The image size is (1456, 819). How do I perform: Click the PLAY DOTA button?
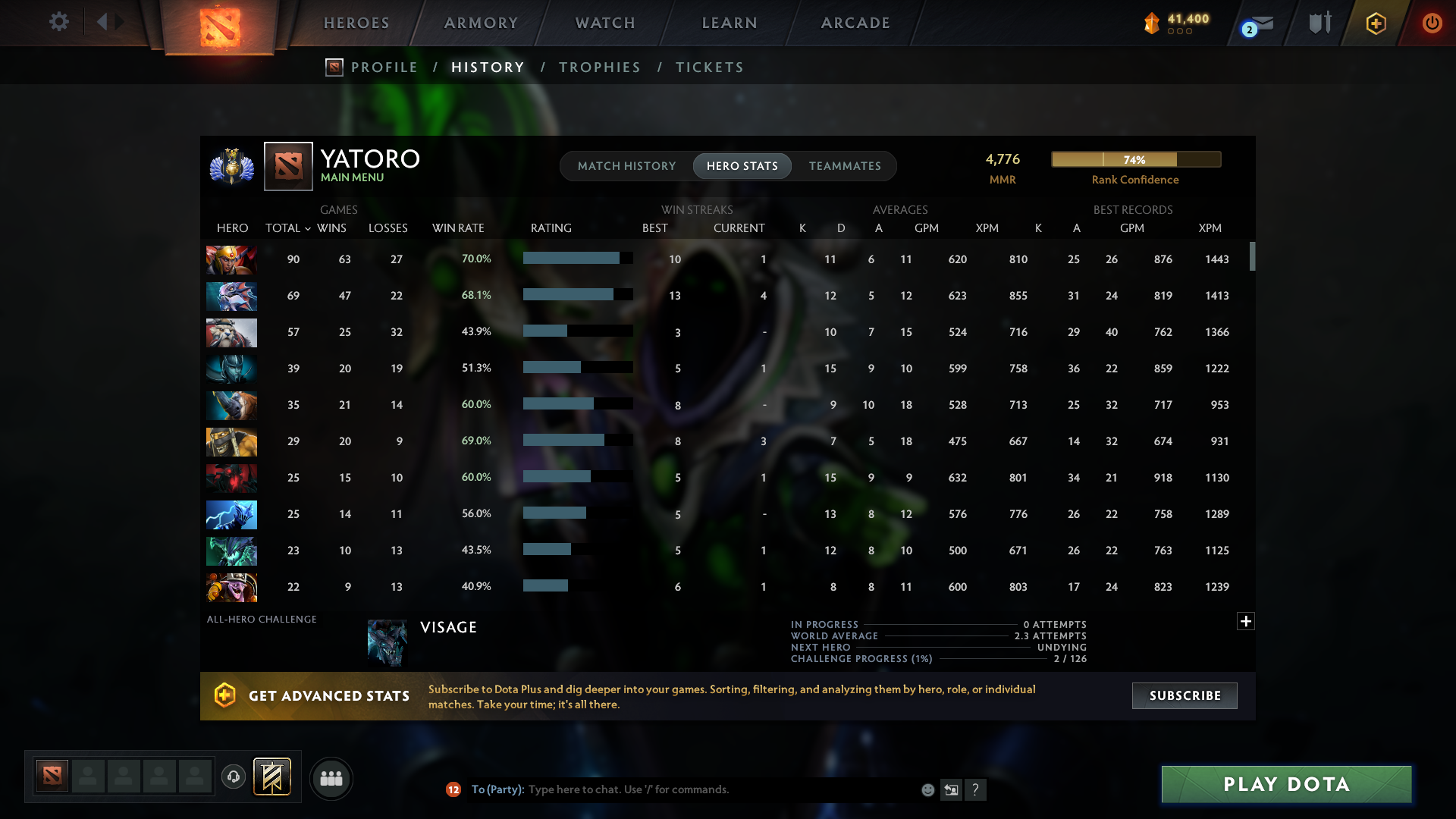tap(1287, 784)
